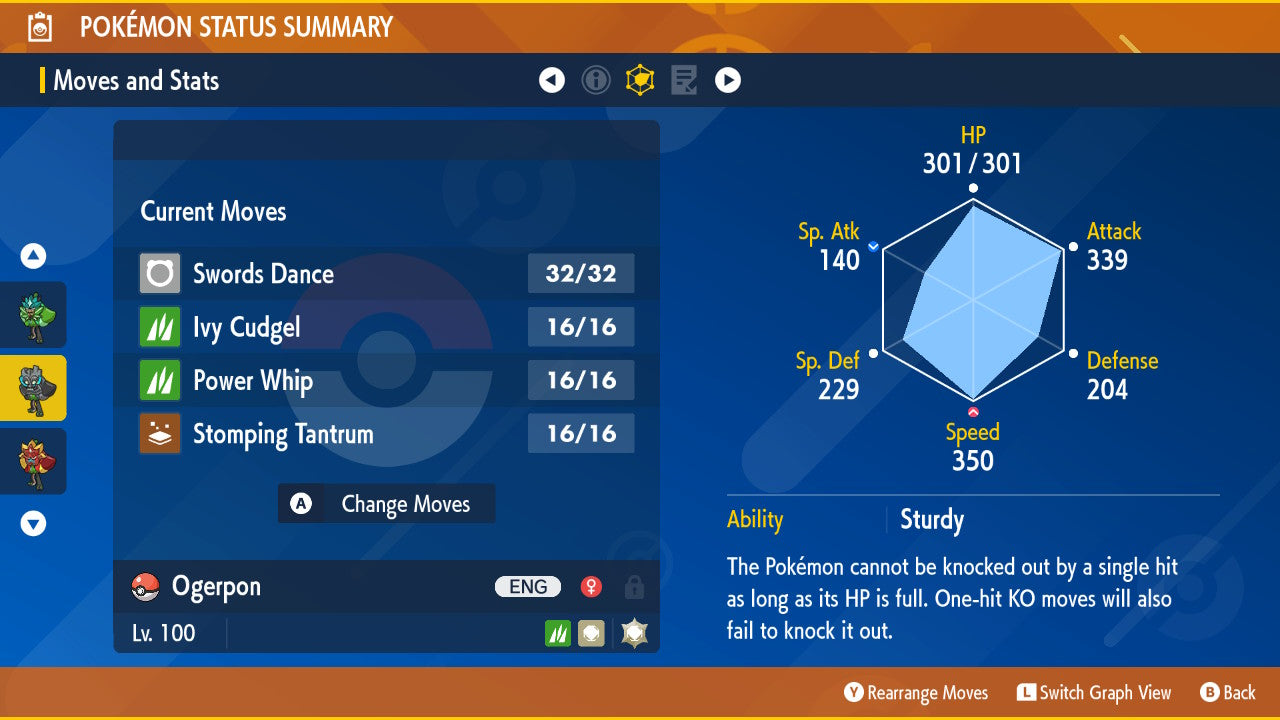
Task: Go to the next summary page arrow
Action: pyautogui.click(x=728, y=80)
